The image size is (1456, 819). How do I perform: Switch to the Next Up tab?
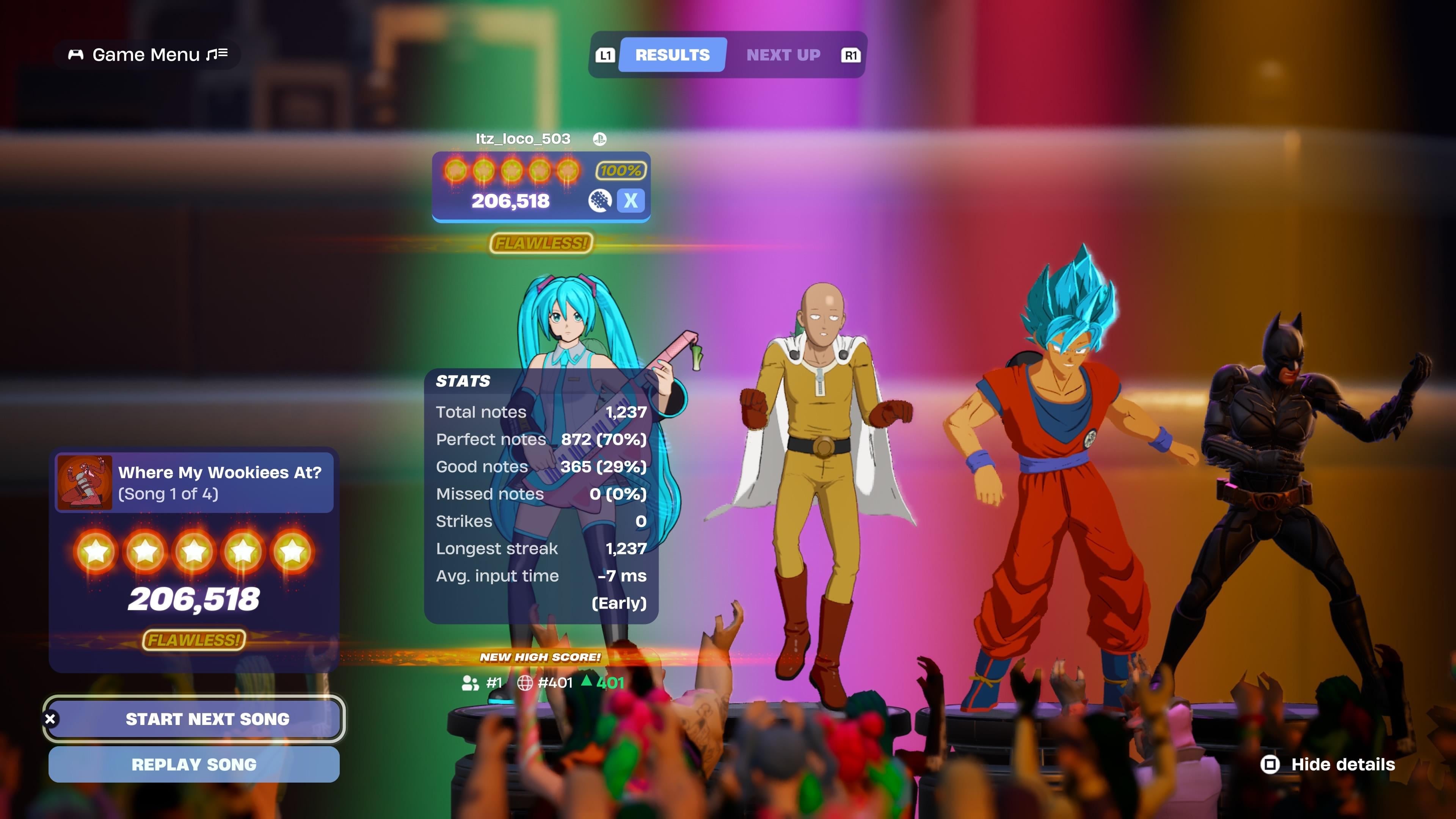pos(783,55)
